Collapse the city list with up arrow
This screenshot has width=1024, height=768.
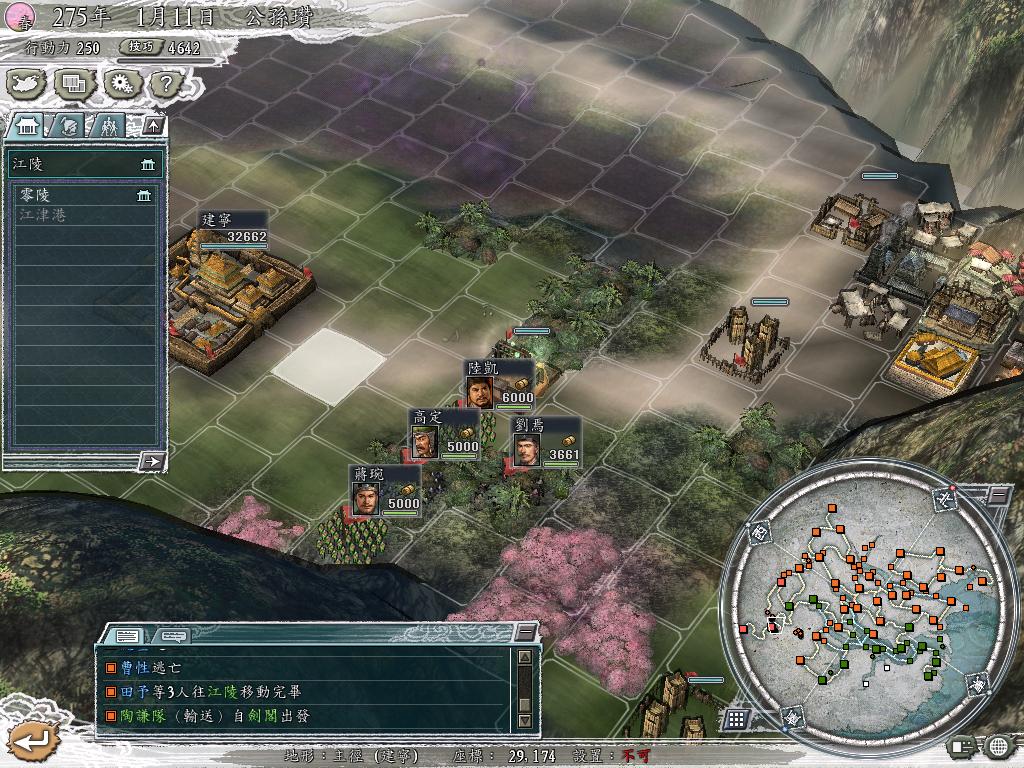152,125
